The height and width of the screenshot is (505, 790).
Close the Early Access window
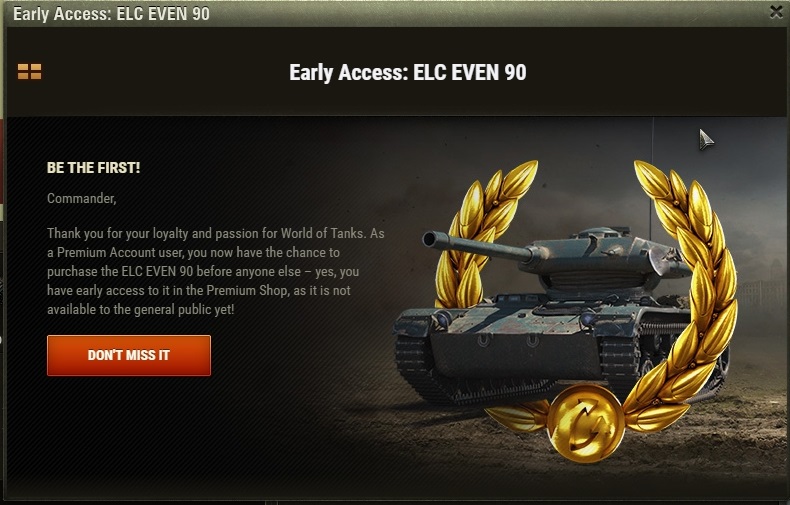tap(776, 12)
